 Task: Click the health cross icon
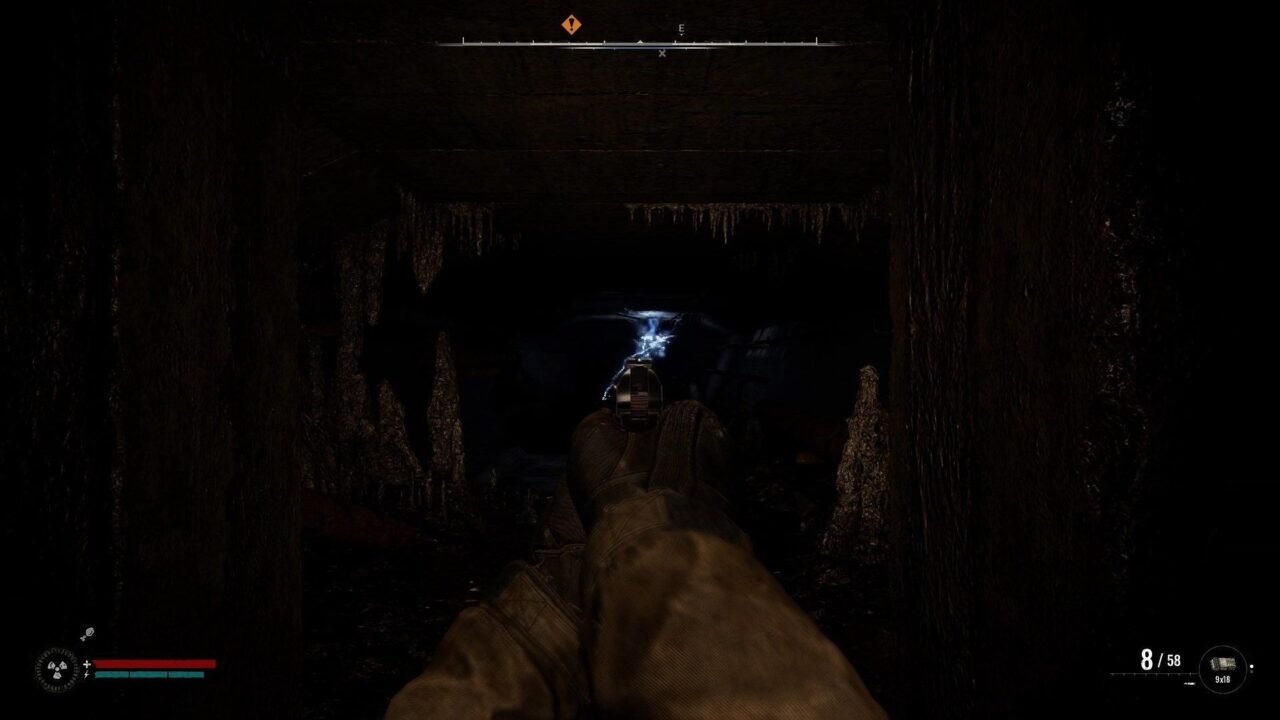pyautogui.click(x=87, y=663)
